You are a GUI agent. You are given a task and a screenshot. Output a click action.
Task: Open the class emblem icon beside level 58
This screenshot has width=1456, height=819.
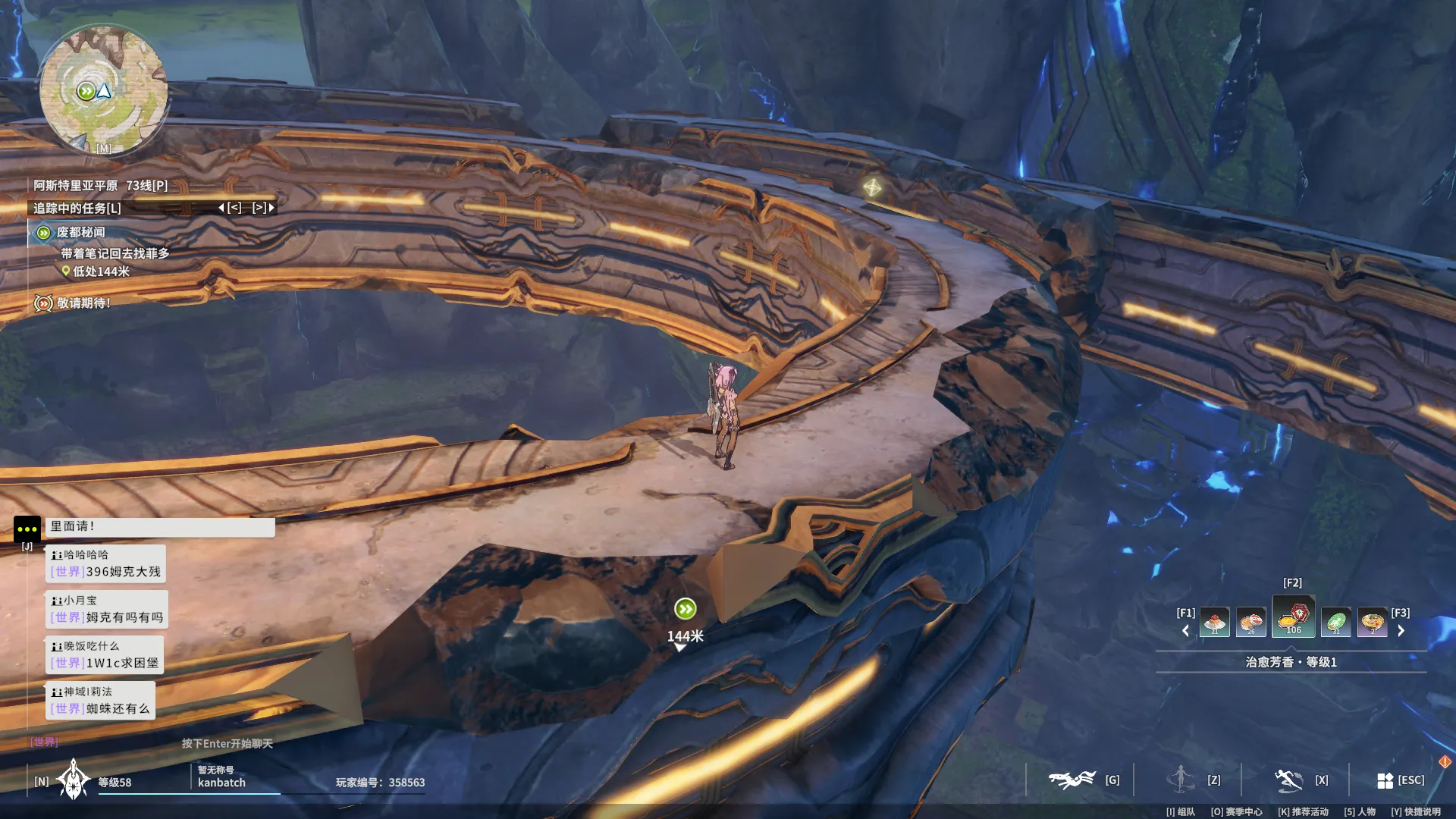click(x=74, y=780)
